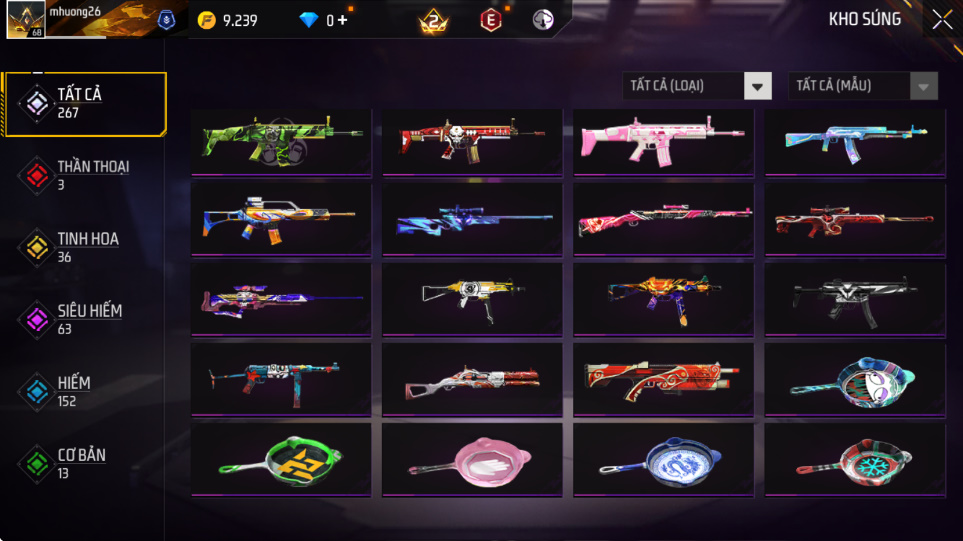This screenshot has height=541, width=963.
Task: Close the Kho Súng screen
Action: [942, 20]
